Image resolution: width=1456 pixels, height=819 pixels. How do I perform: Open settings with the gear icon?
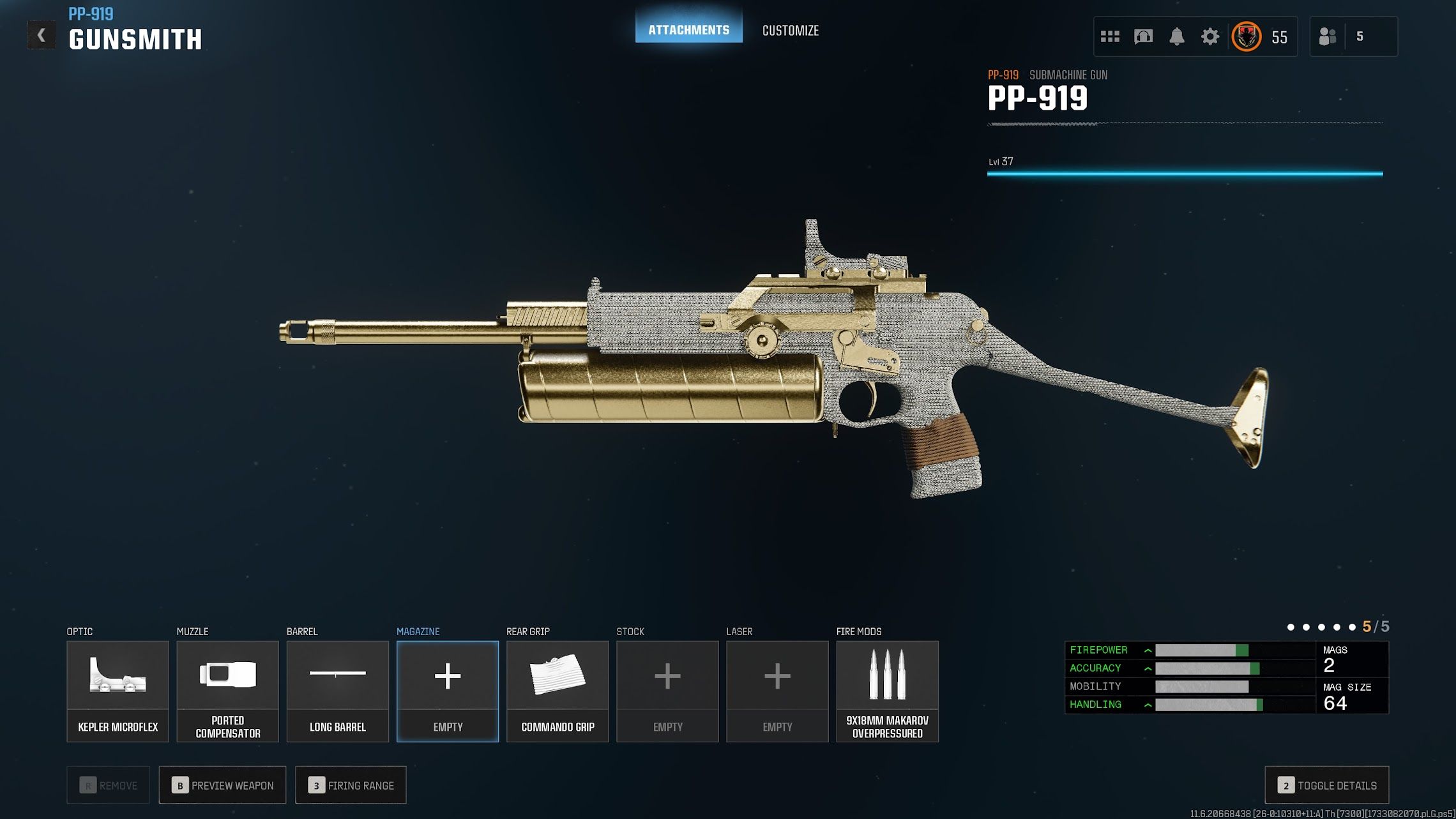(1210, 36)
